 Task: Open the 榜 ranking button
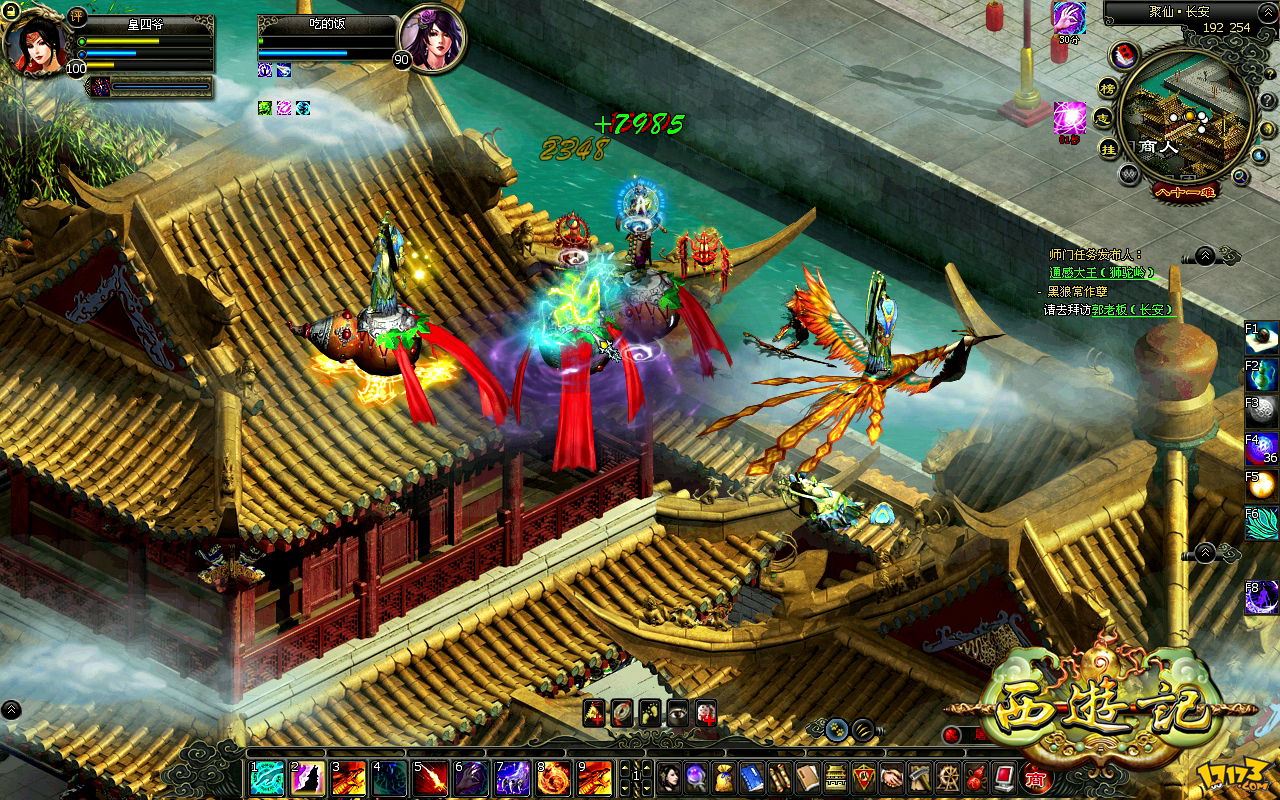click(1108, 87)
